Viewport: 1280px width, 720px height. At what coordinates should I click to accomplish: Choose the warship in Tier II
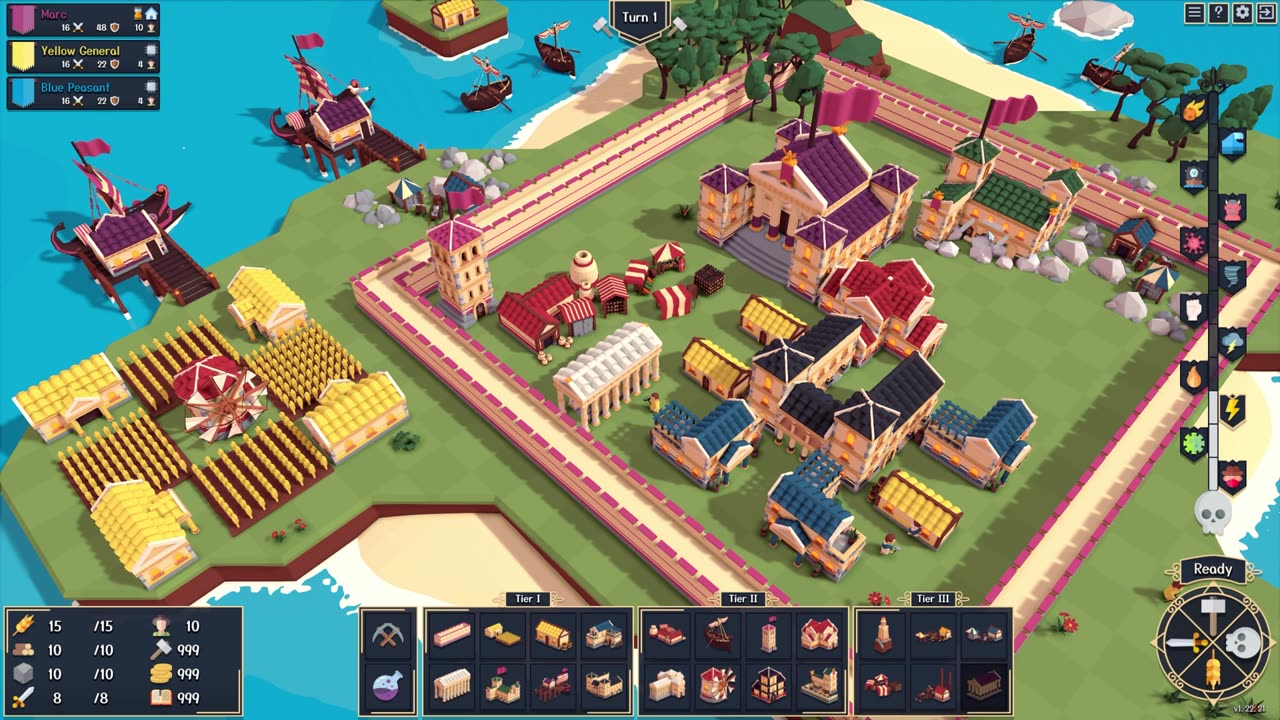[x=718, y=634]
